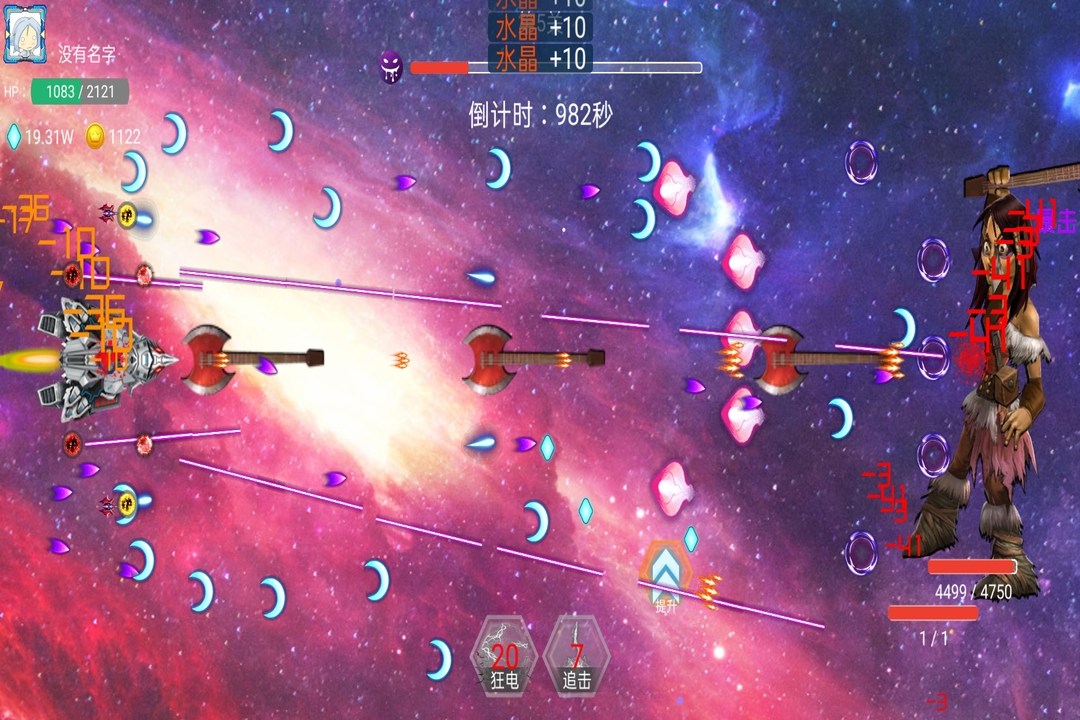Trigger the 追击 pursuit skill
This screenshot has width=1080, height=720.
click(576, 657)
